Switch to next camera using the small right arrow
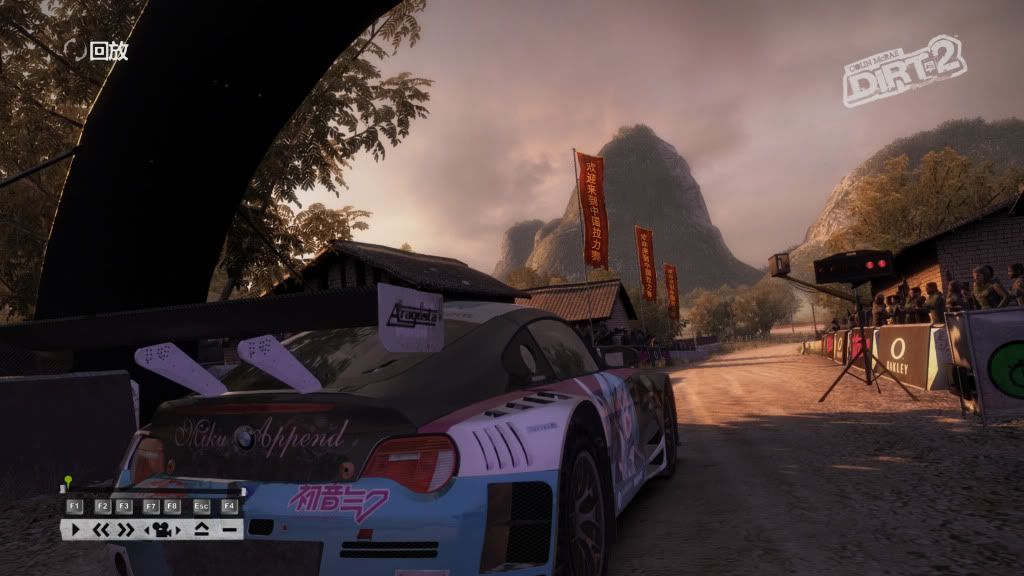Image resolution: width=1024 pixels, height=576 pixels. [178, 530]
